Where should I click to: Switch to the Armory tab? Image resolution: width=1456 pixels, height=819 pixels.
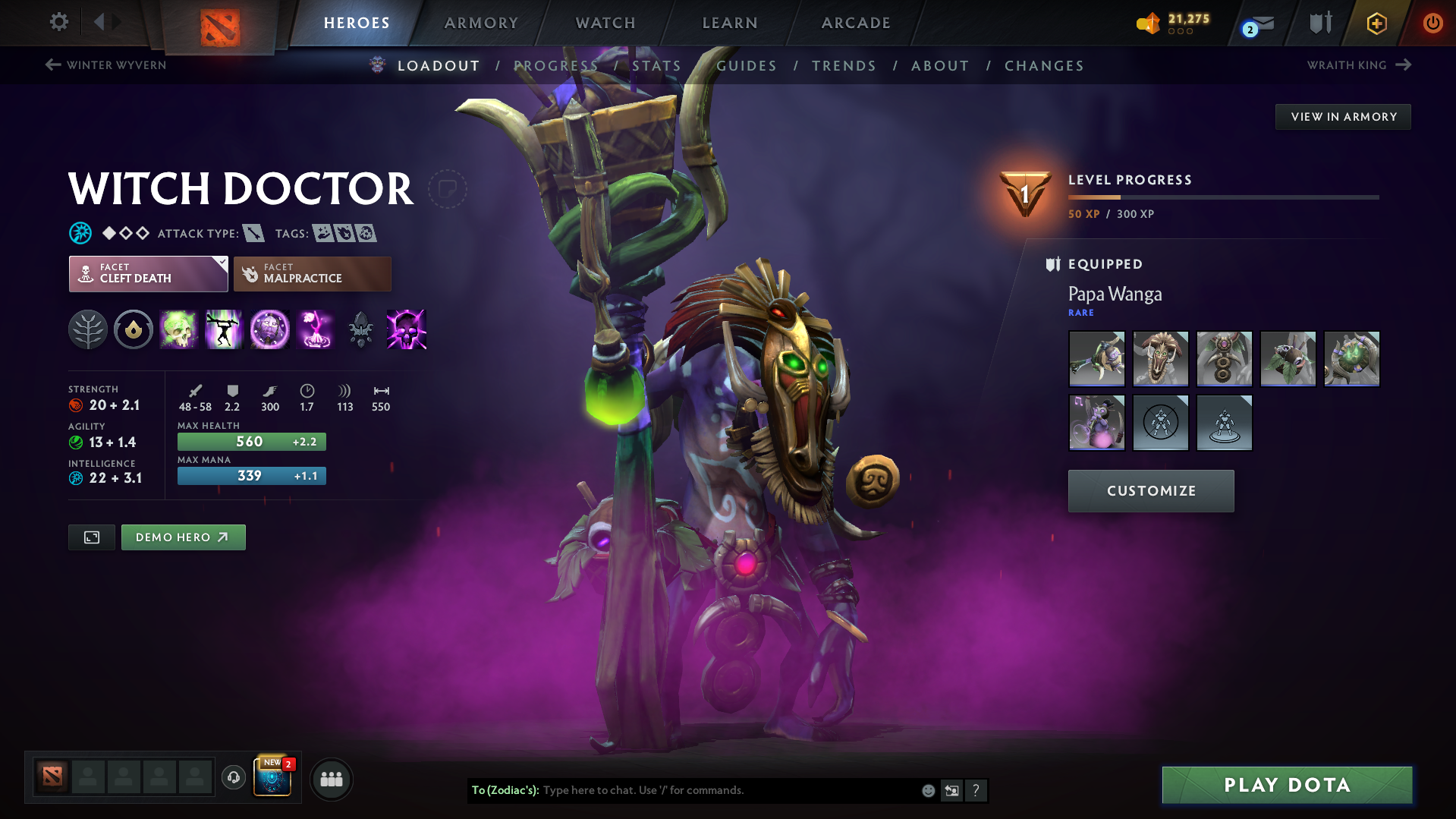pyautogui.click(x=481, y=23)
